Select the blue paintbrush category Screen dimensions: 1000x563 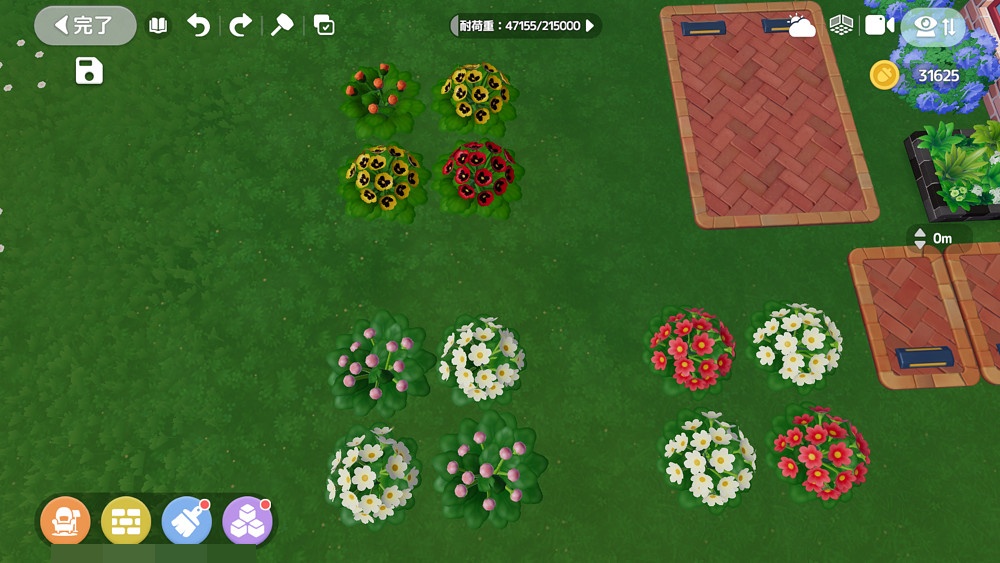186,521
